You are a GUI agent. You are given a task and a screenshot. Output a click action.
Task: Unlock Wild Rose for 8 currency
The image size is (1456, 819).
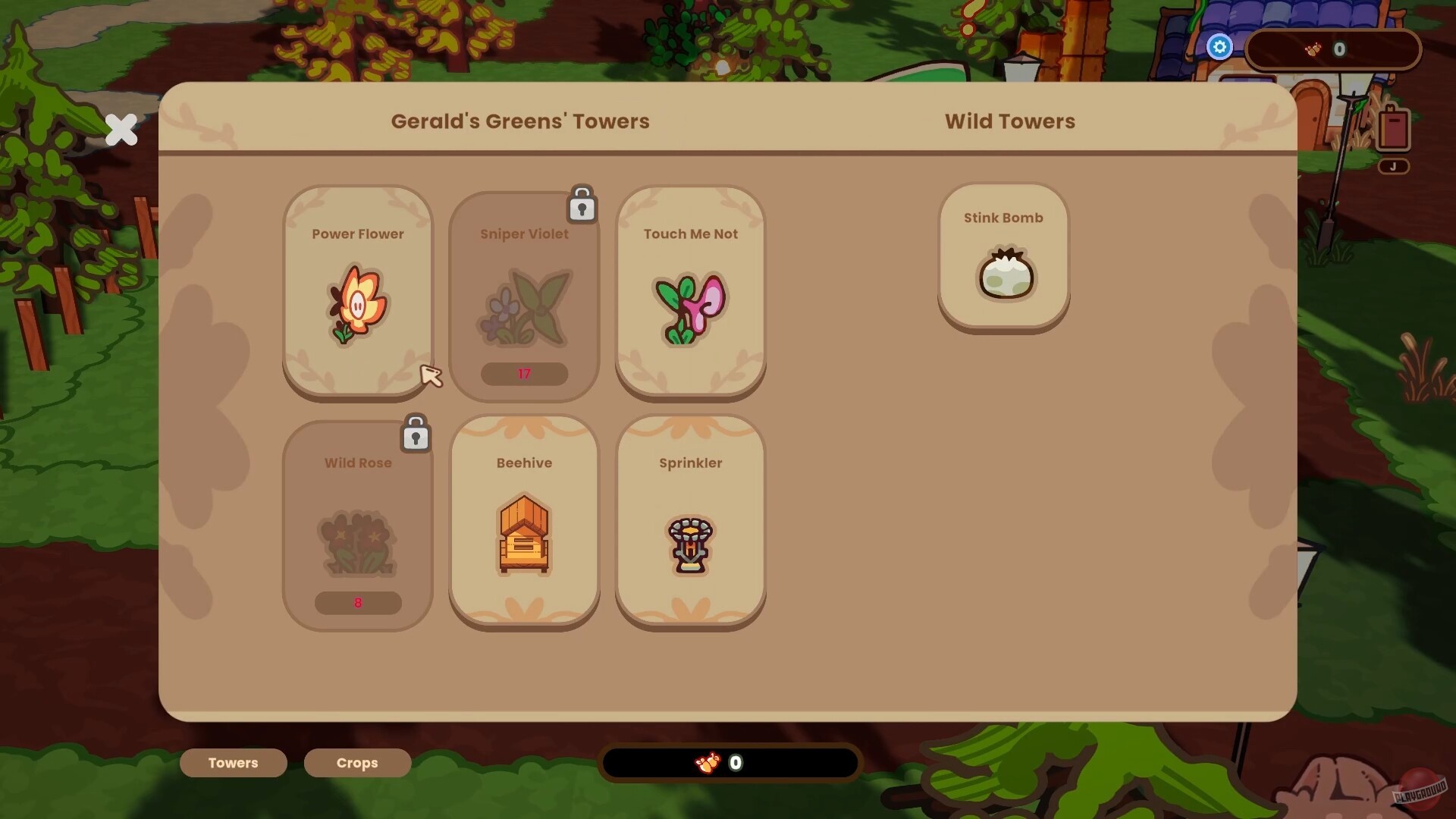click(x=357, y=603)
